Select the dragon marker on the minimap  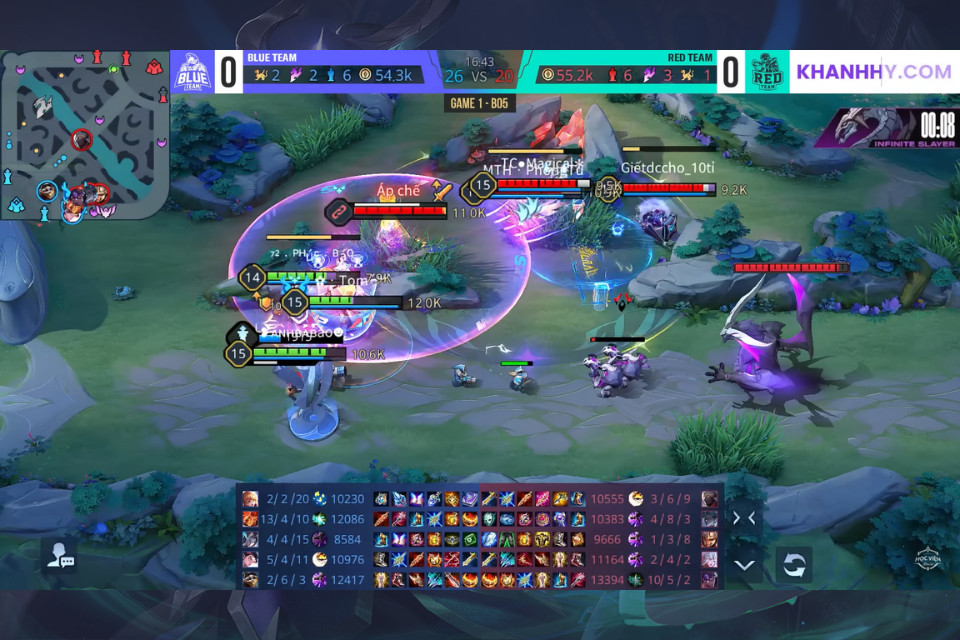tap(43, 106)
